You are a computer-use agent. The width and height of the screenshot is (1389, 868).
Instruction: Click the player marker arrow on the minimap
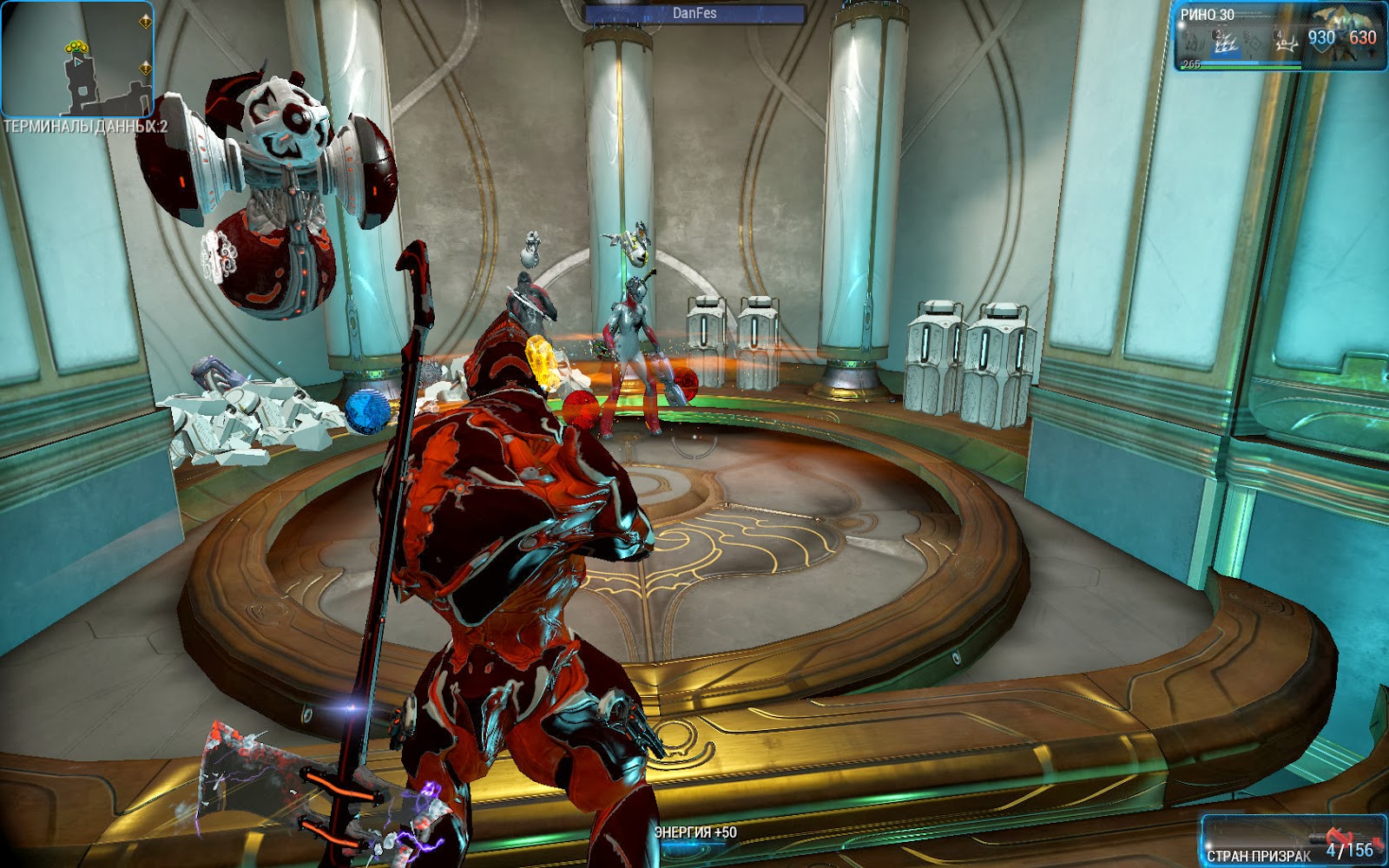(x=78, y=62)
